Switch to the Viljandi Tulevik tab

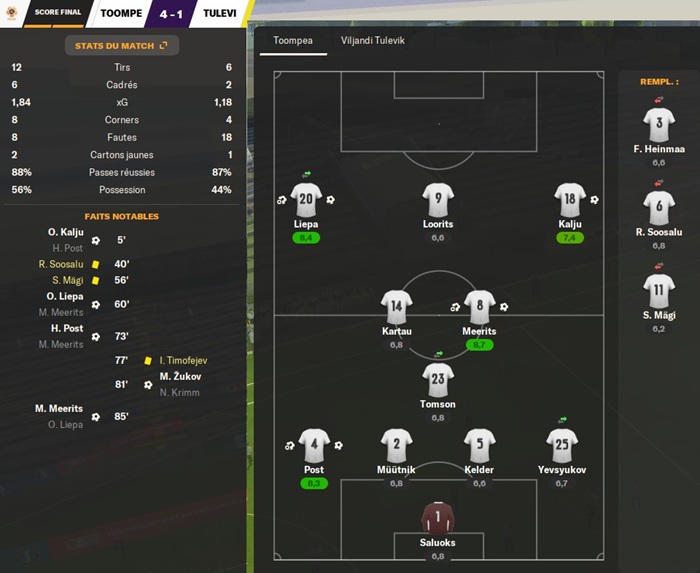(373, 41)
